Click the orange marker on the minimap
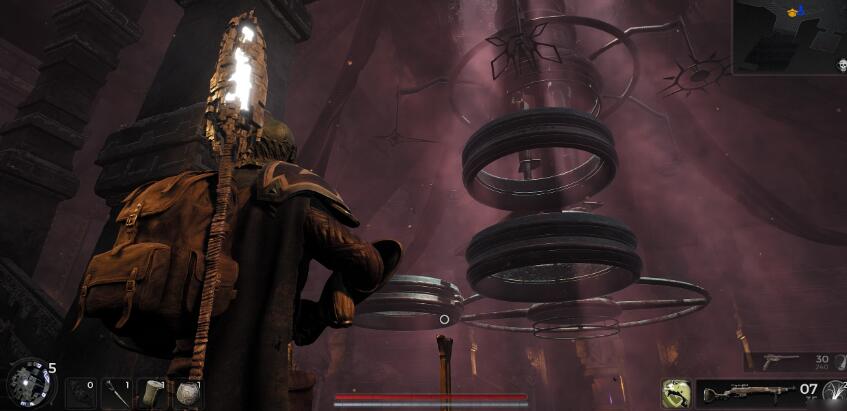 pyautogui.click(x=793, y=12)
